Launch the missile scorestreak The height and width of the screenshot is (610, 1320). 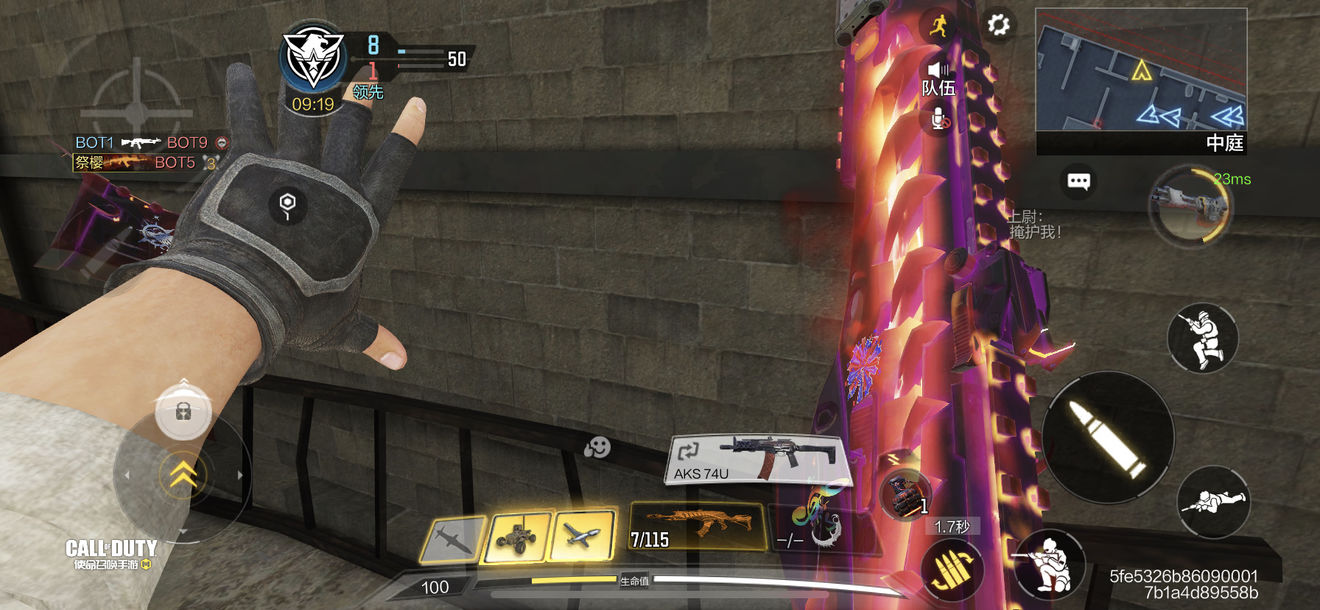(451, 541)
